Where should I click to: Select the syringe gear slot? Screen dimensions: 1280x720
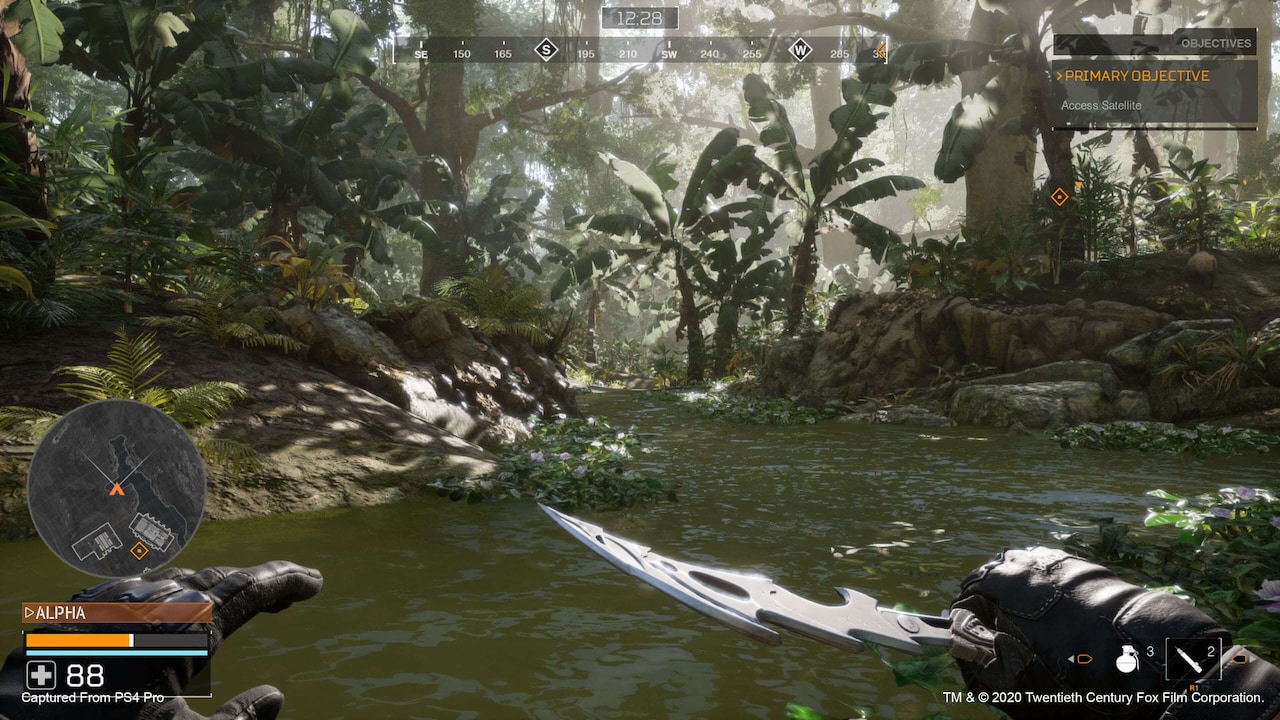(1192, 659)
